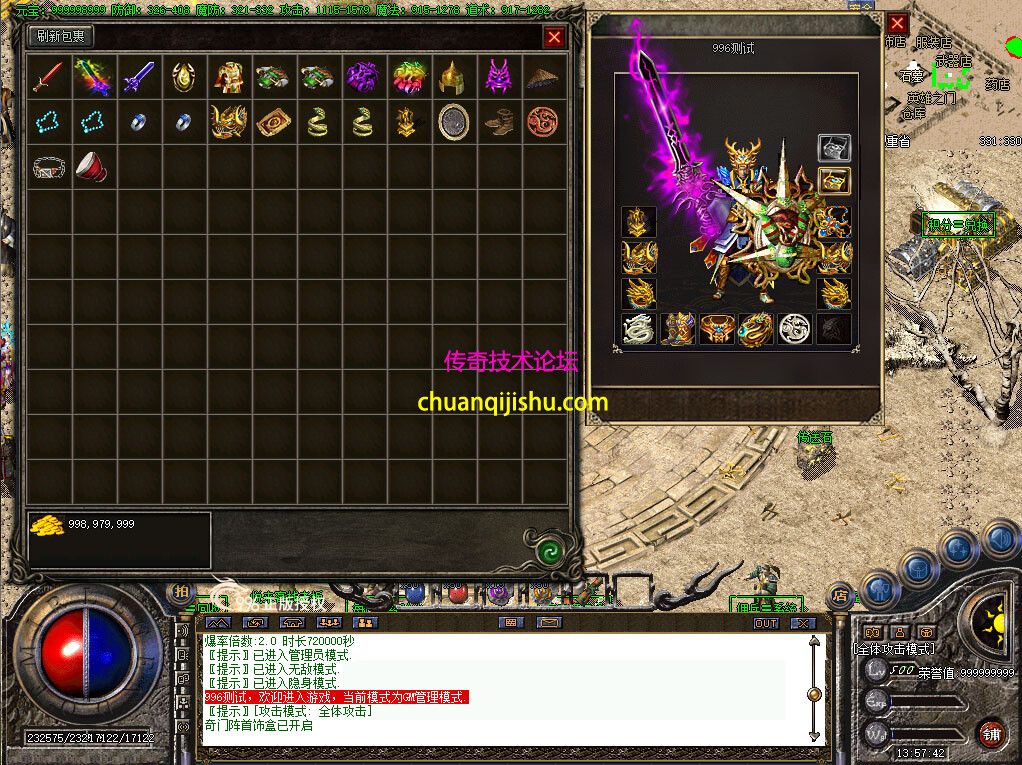Viewport: 1022px width, 765px height.
Task: Pick the golden armor item in bag
Action: tap(228, 77)
